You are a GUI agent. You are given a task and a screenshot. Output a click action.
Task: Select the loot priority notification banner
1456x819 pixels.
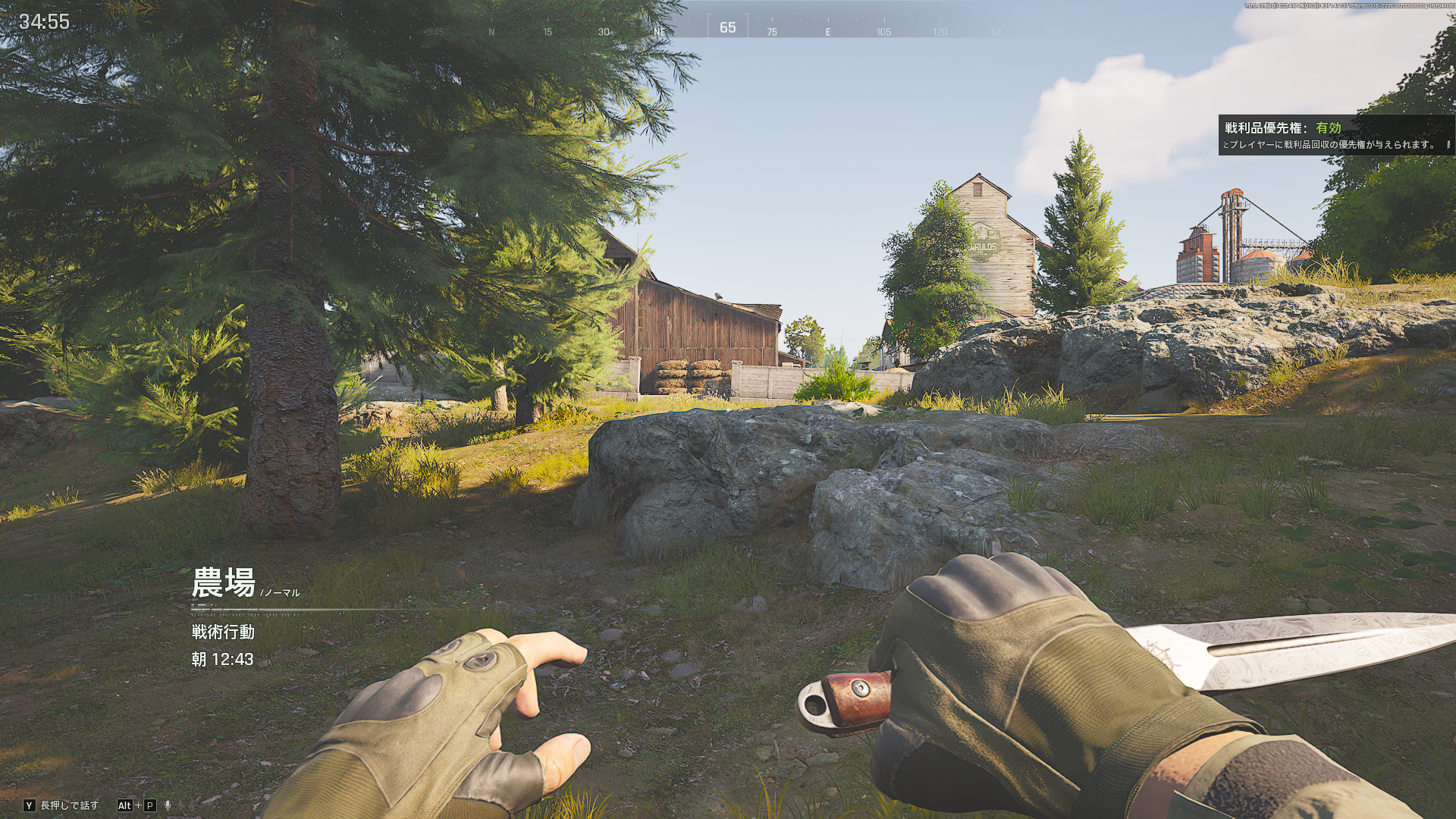(1335, 136)
